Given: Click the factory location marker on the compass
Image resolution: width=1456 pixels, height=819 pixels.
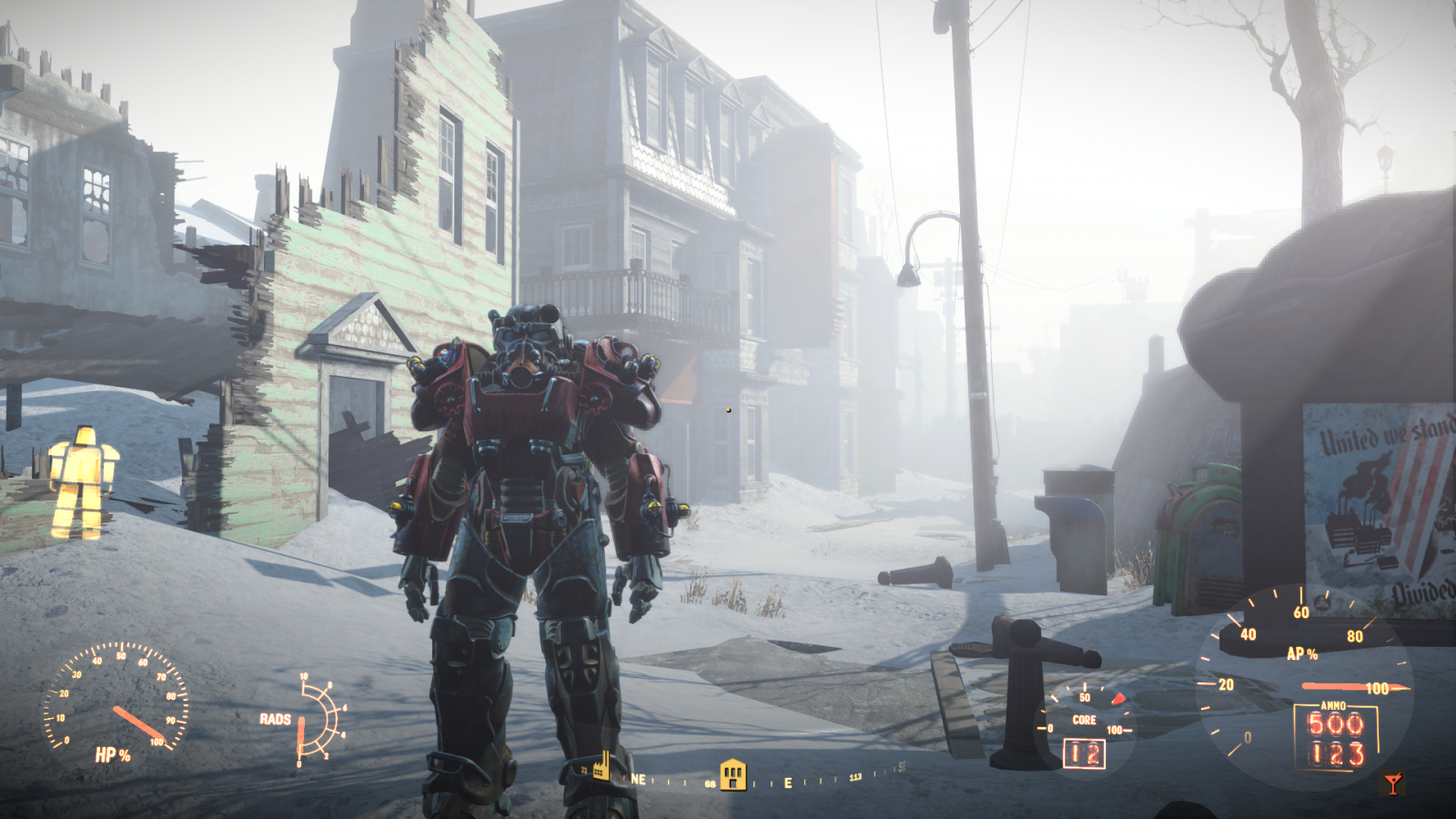Looking at the screenshot, I should (x=600, y=767).
